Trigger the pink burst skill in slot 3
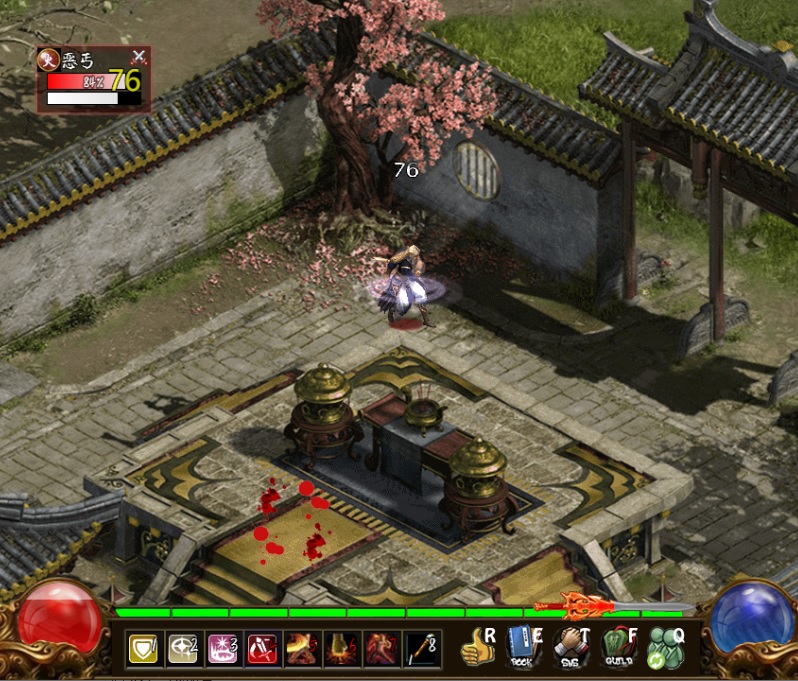 pos(221,650)
